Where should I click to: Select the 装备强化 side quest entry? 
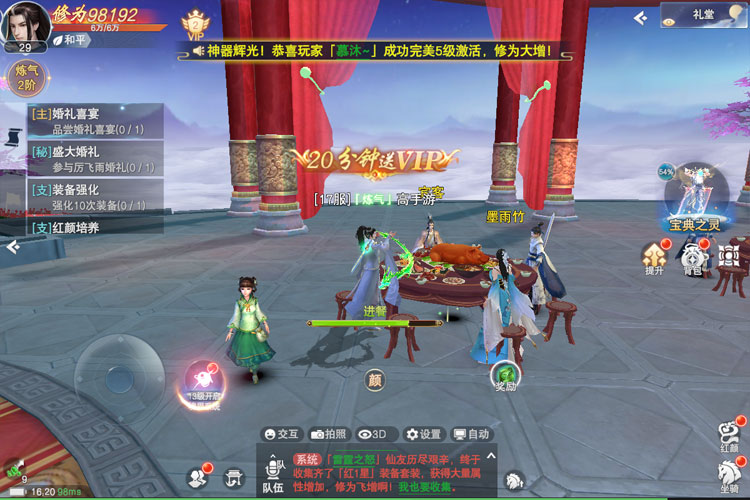(90, 197)
